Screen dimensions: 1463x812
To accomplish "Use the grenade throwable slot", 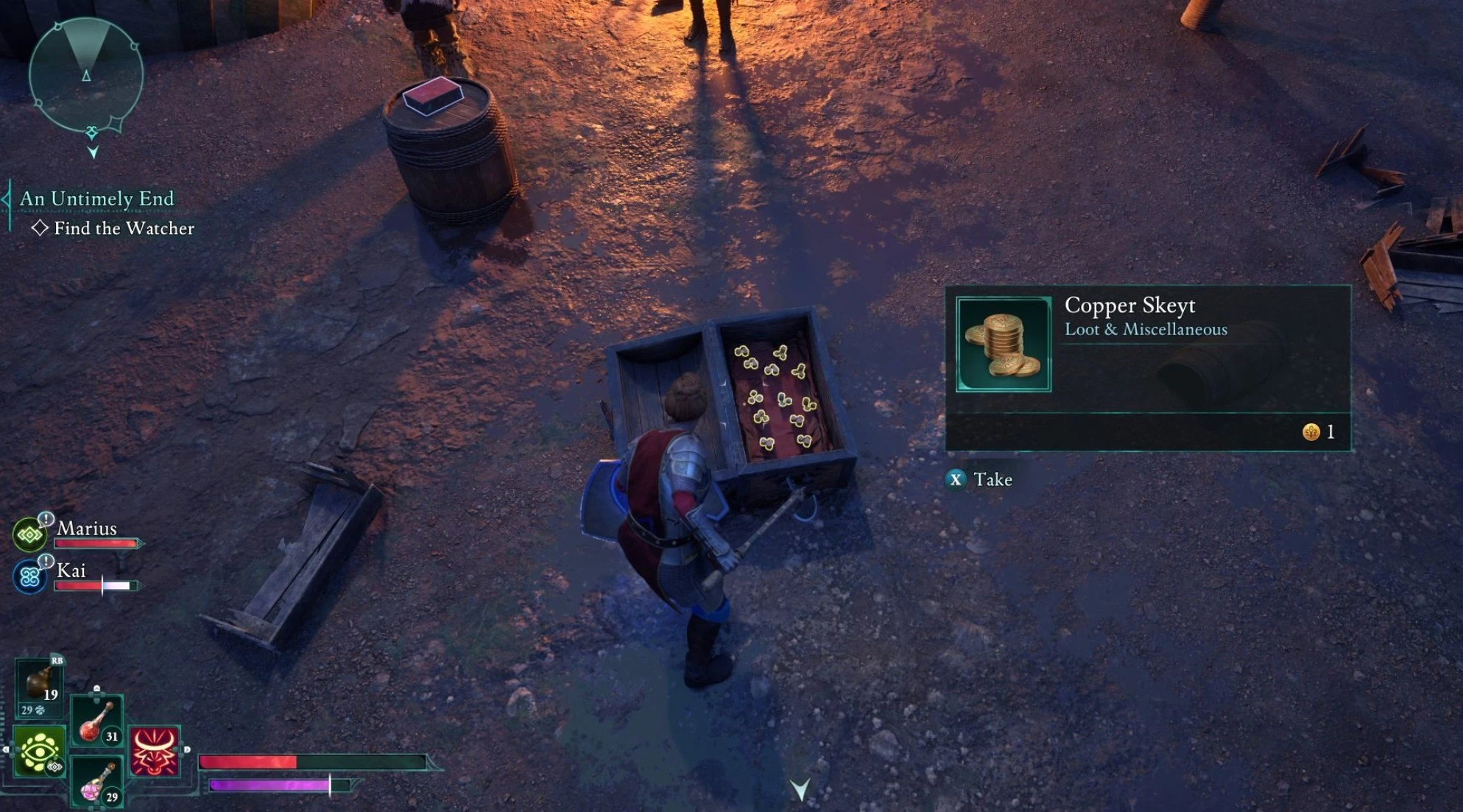I will [x=39, y=684].
